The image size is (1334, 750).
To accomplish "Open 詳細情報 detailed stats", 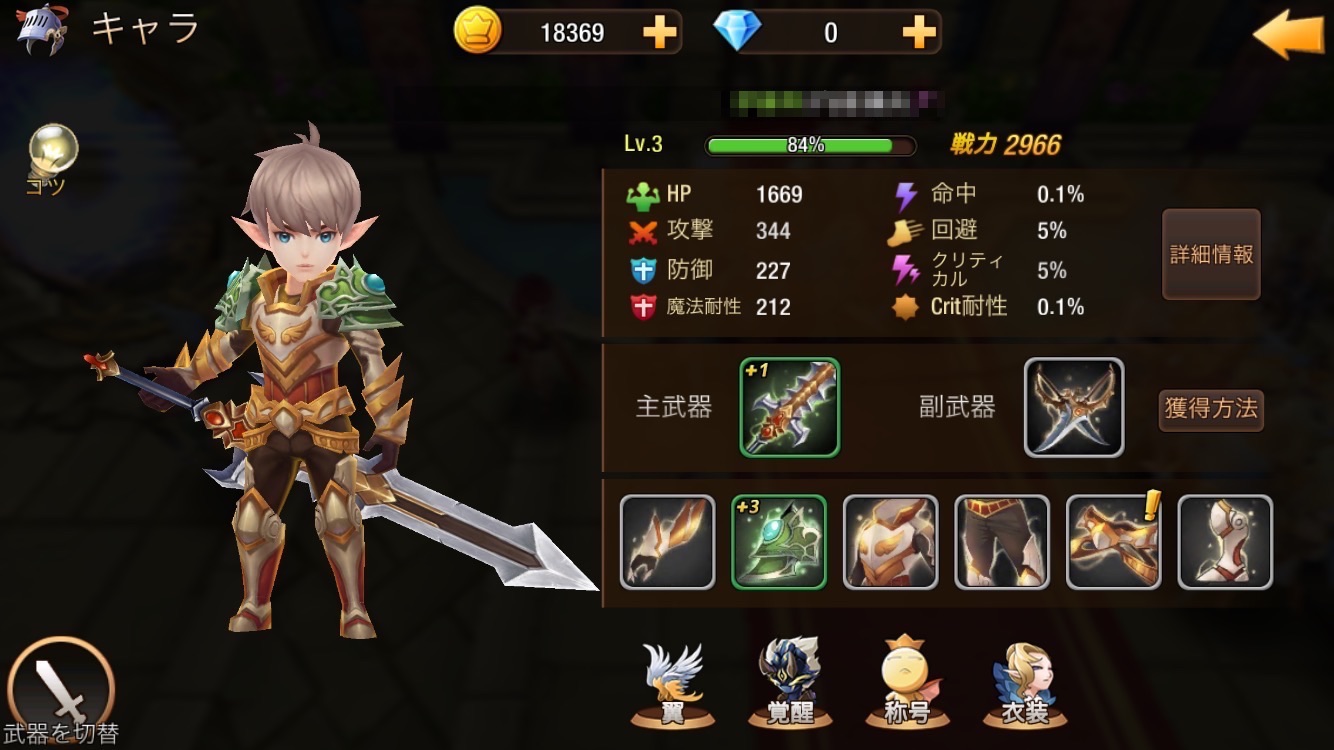I will (x=1211, y=254).
